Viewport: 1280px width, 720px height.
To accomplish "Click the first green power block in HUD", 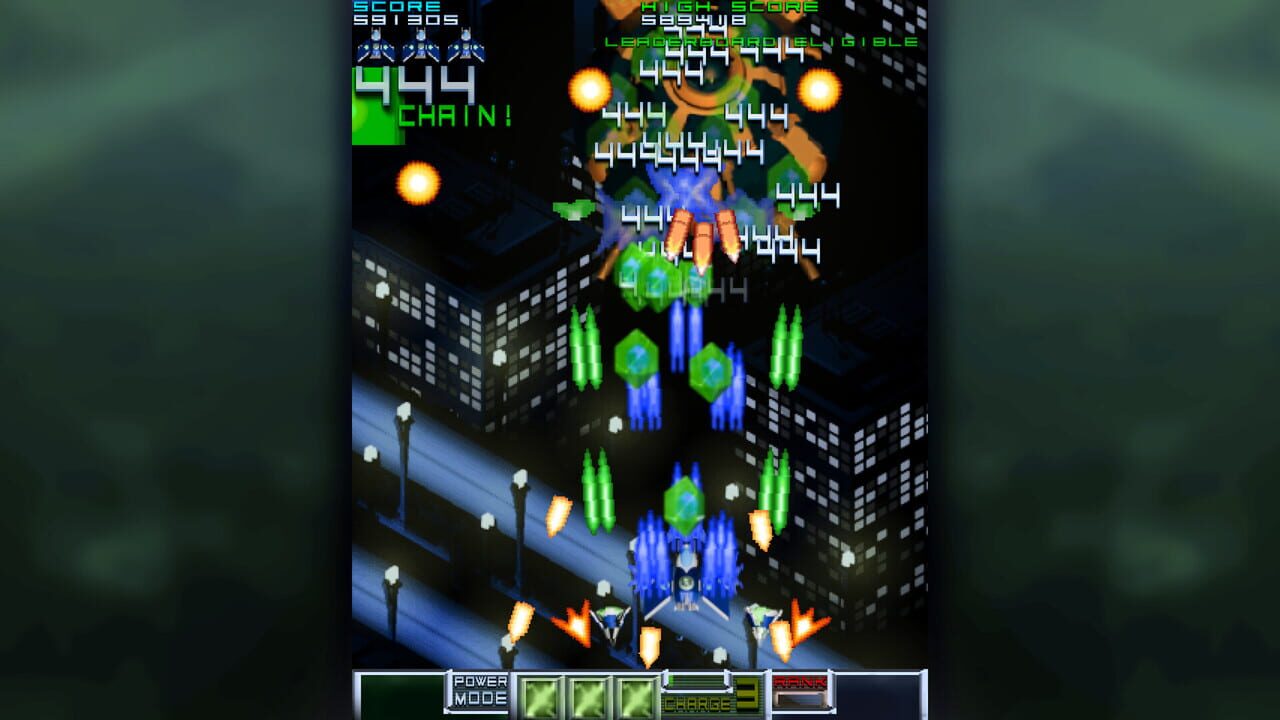I will coord(543,697).
